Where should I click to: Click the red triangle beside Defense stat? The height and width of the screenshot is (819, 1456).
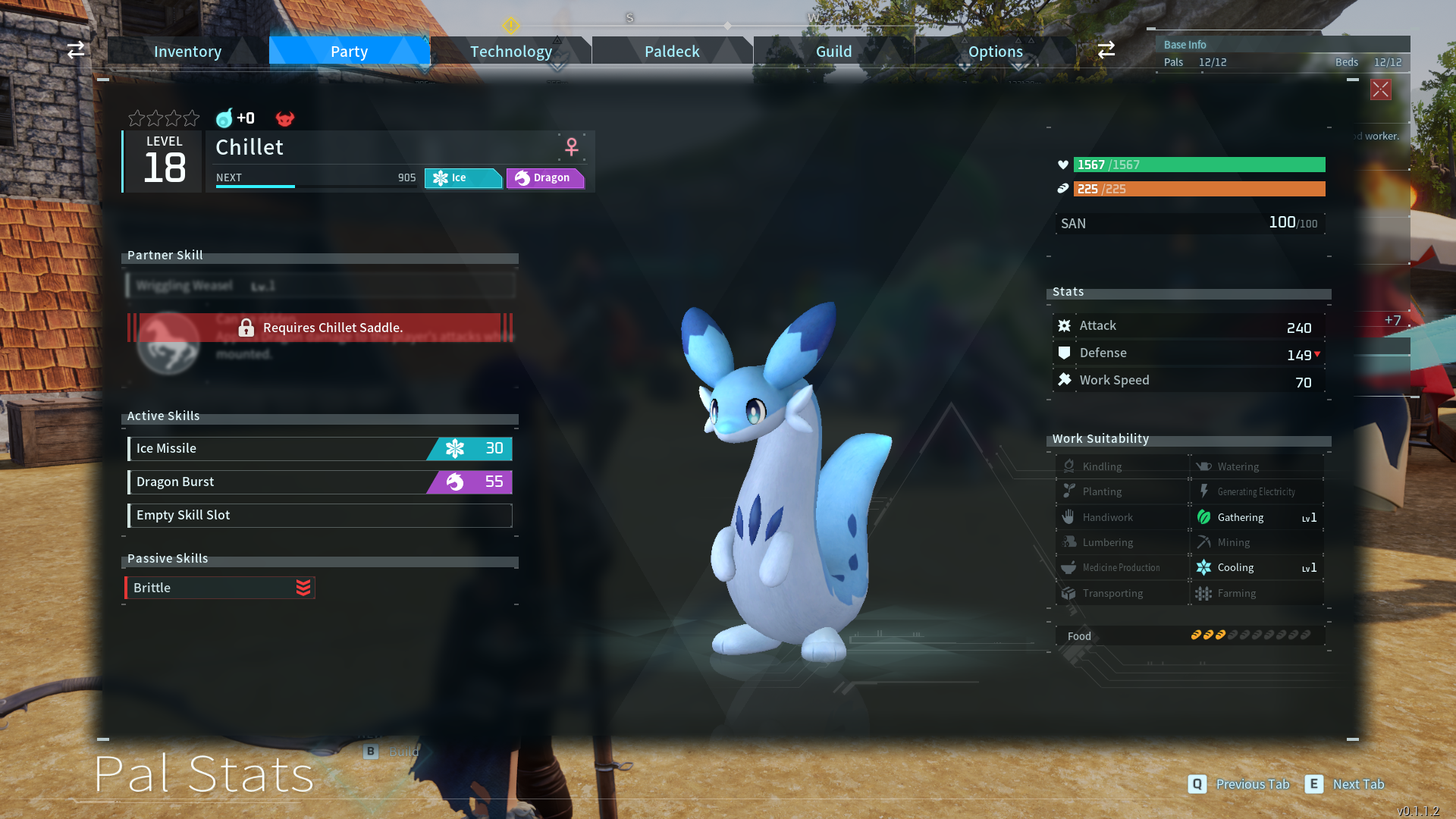pos(1317,353)
